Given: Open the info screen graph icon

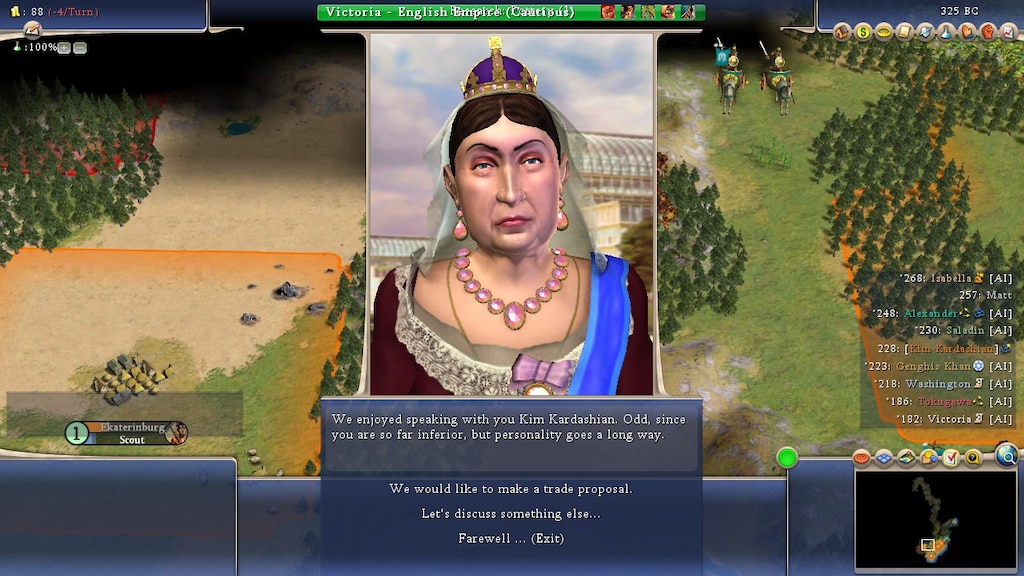Looking at the screenshot, I should [x=1007, y=32].
